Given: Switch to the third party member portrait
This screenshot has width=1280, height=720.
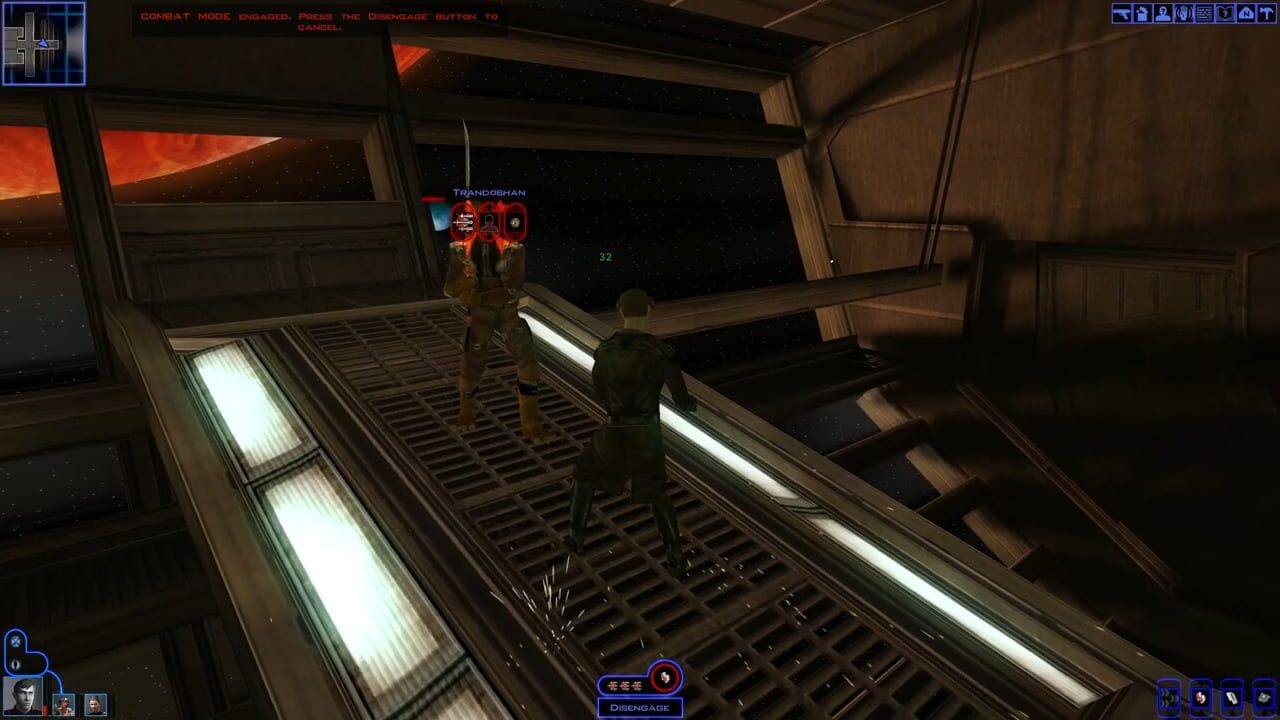Looking at the screenshot, I should click(x=96, y=705).
